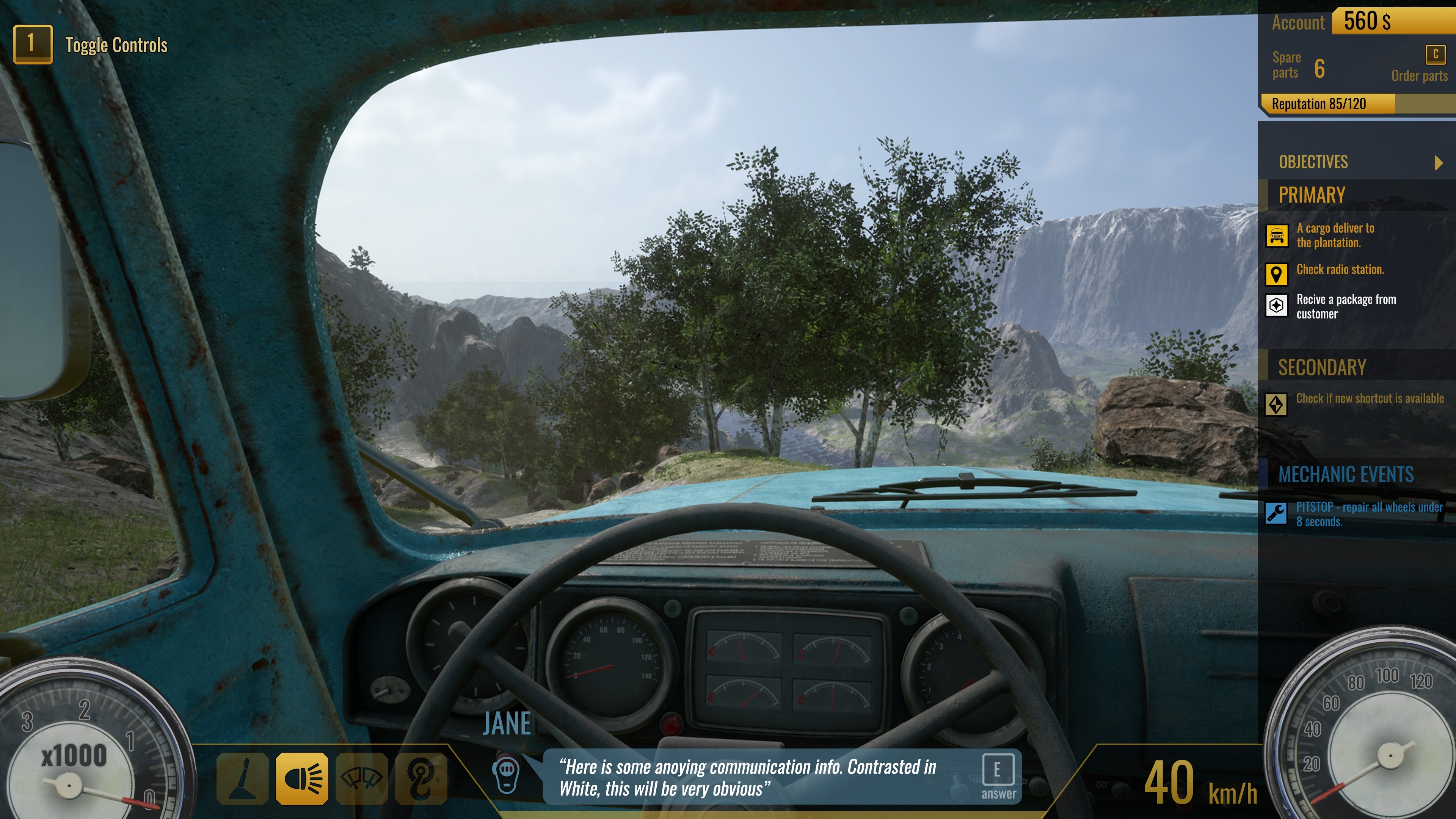This screenshot has width=1456, height=819.
Task: Collapse the Objectives panel arrow
Action: 1439,163
